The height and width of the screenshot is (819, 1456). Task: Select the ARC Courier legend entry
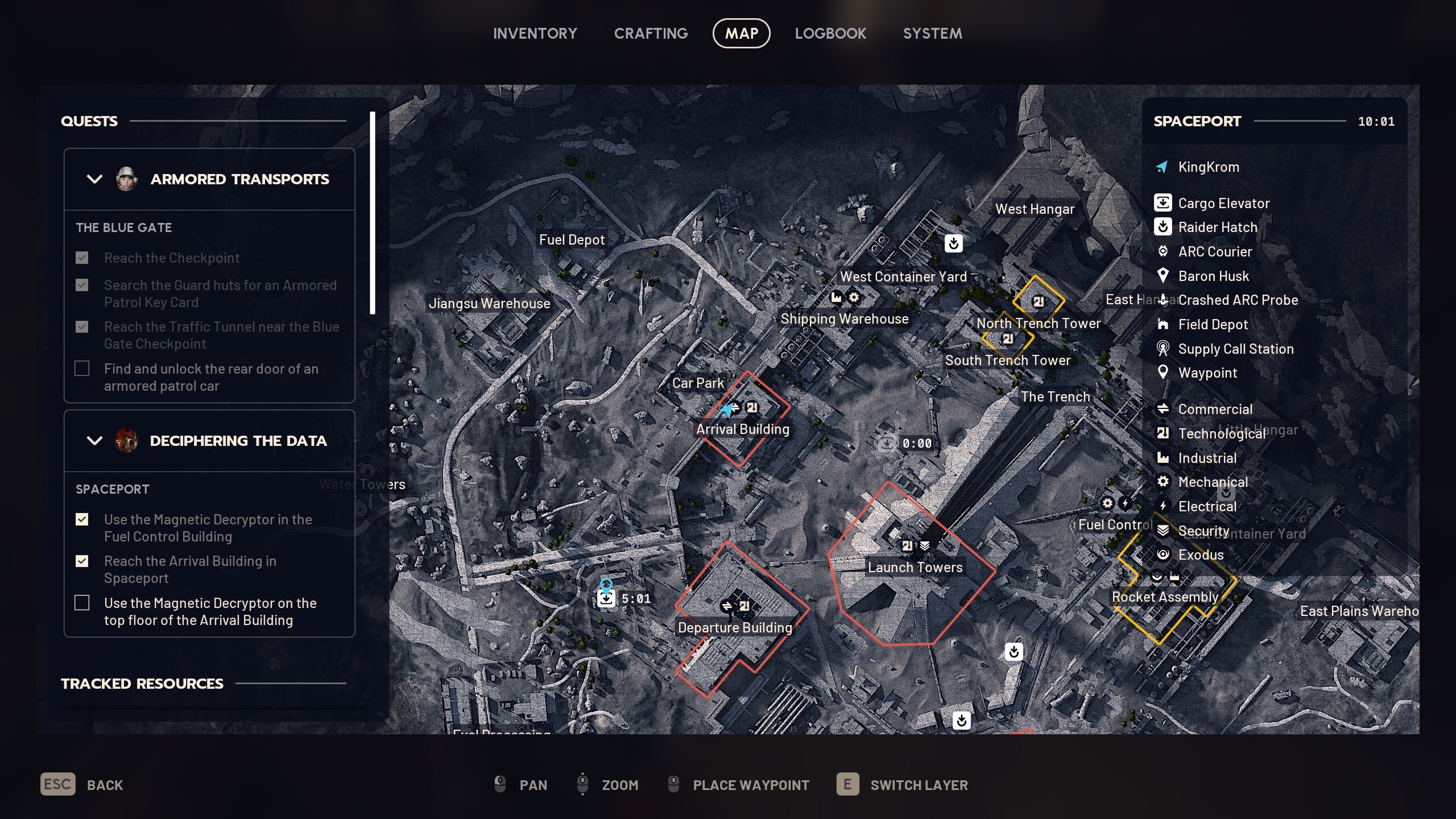click(1214, 251)
